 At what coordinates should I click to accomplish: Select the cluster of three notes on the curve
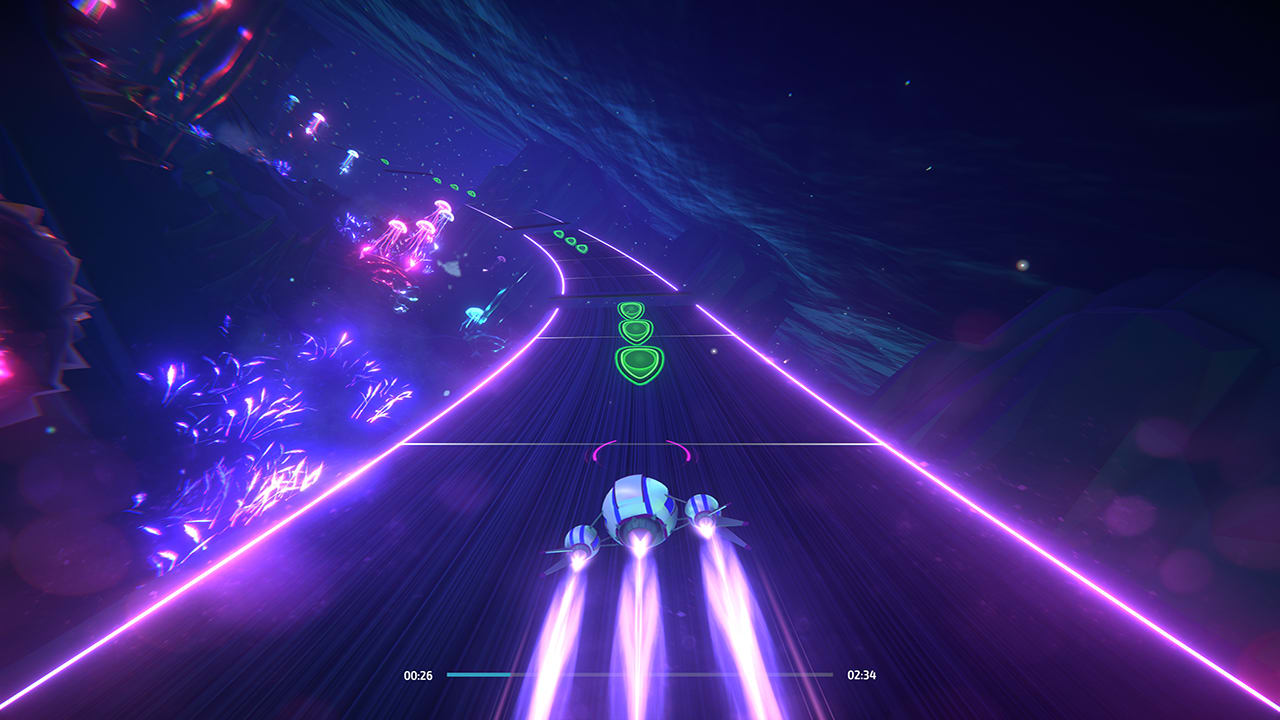pyautogui.click(x=571, y=243)
